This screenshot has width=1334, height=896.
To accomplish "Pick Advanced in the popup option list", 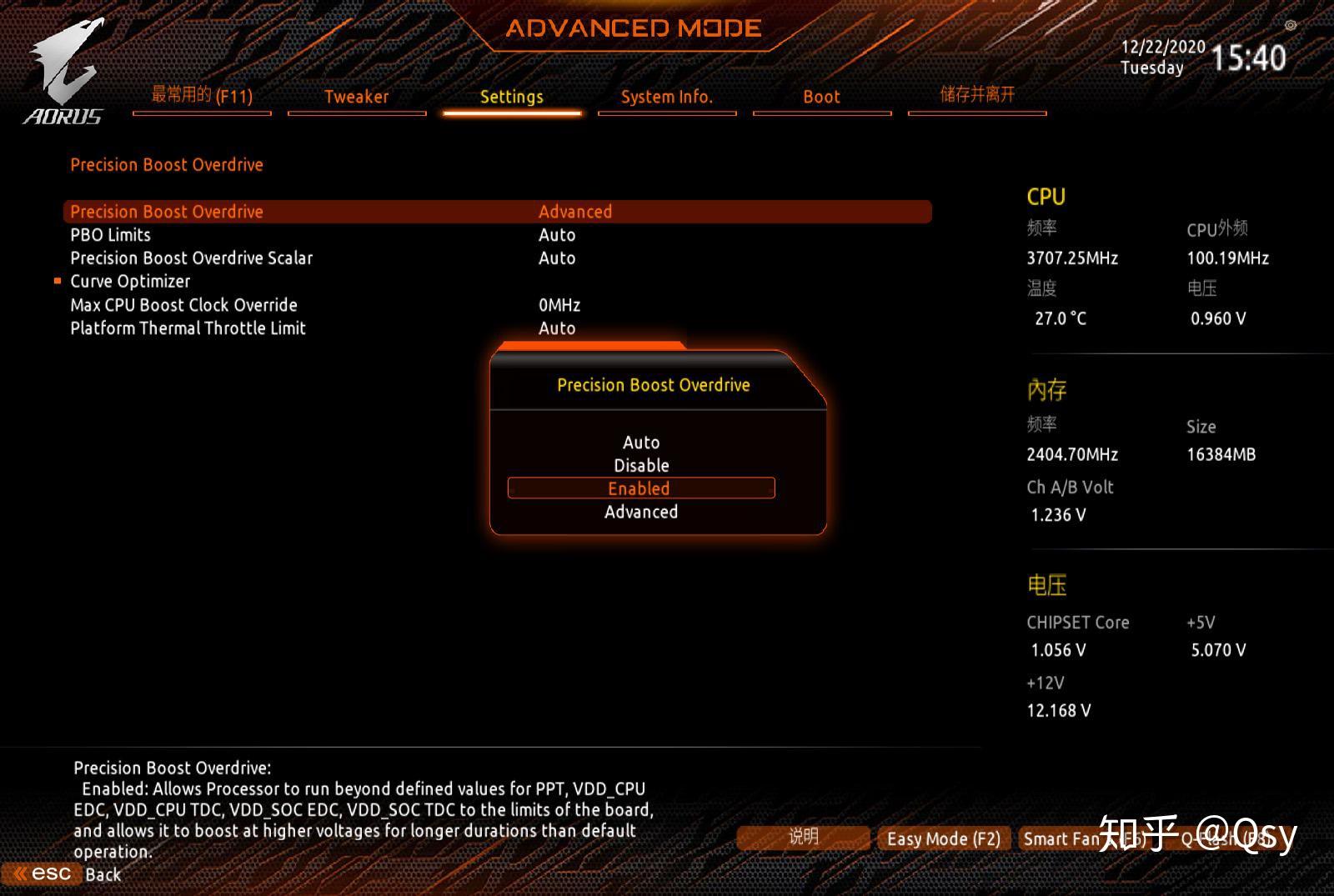I will [x=640, y=512].
